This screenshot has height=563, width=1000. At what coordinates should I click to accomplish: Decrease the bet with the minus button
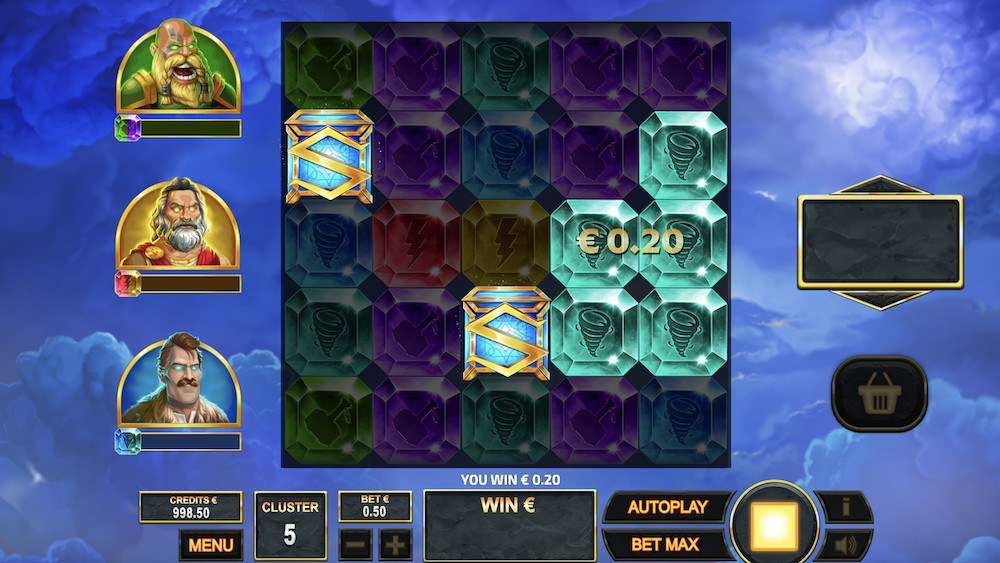click(355, 545)
